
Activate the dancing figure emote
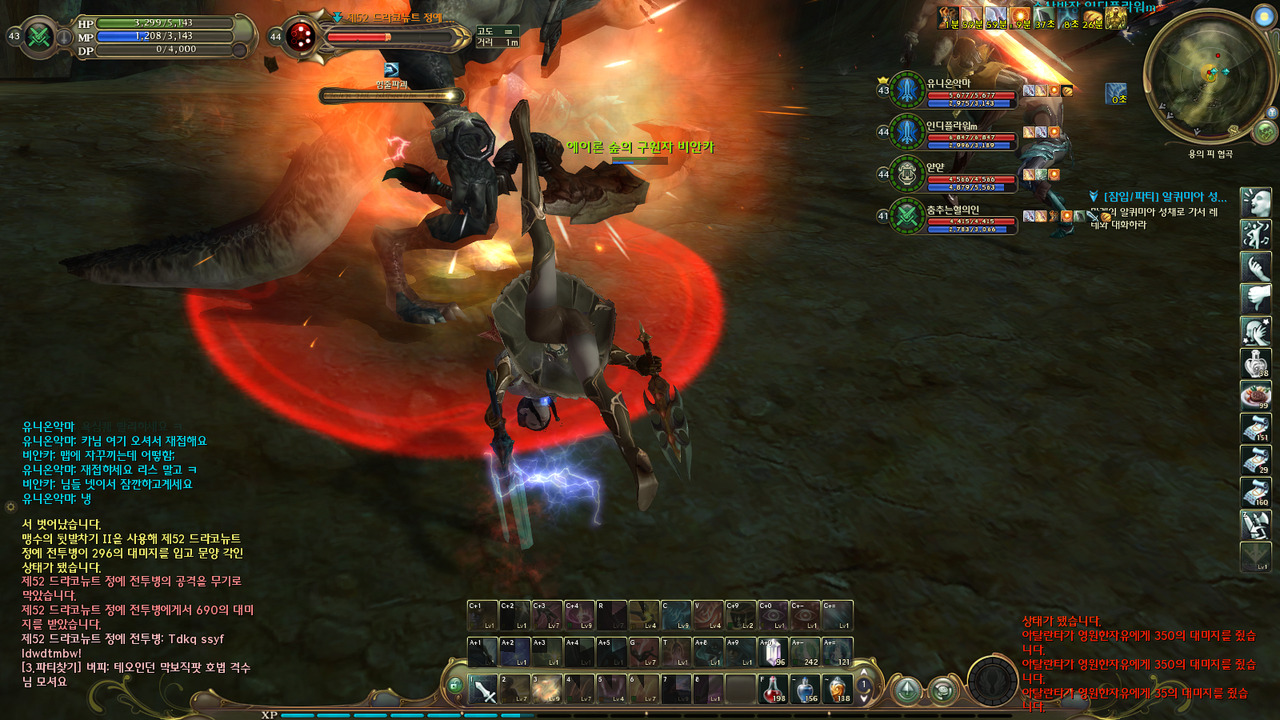(x=1256, y=234)
